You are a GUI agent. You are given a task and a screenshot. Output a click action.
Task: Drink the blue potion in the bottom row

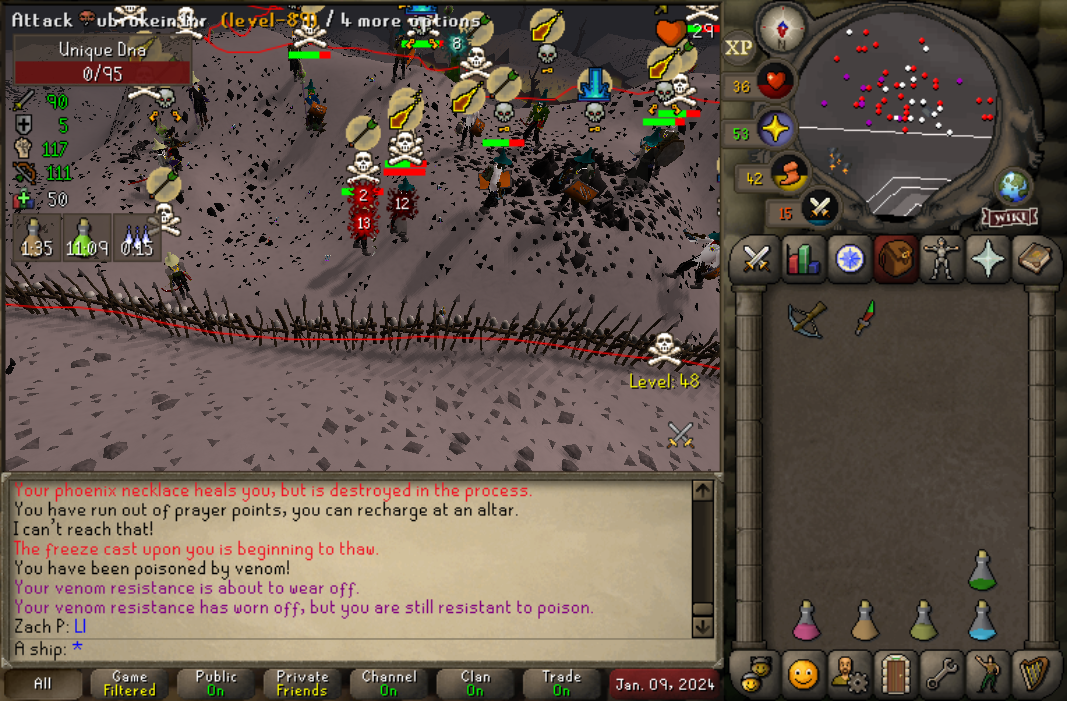point(983,621)
